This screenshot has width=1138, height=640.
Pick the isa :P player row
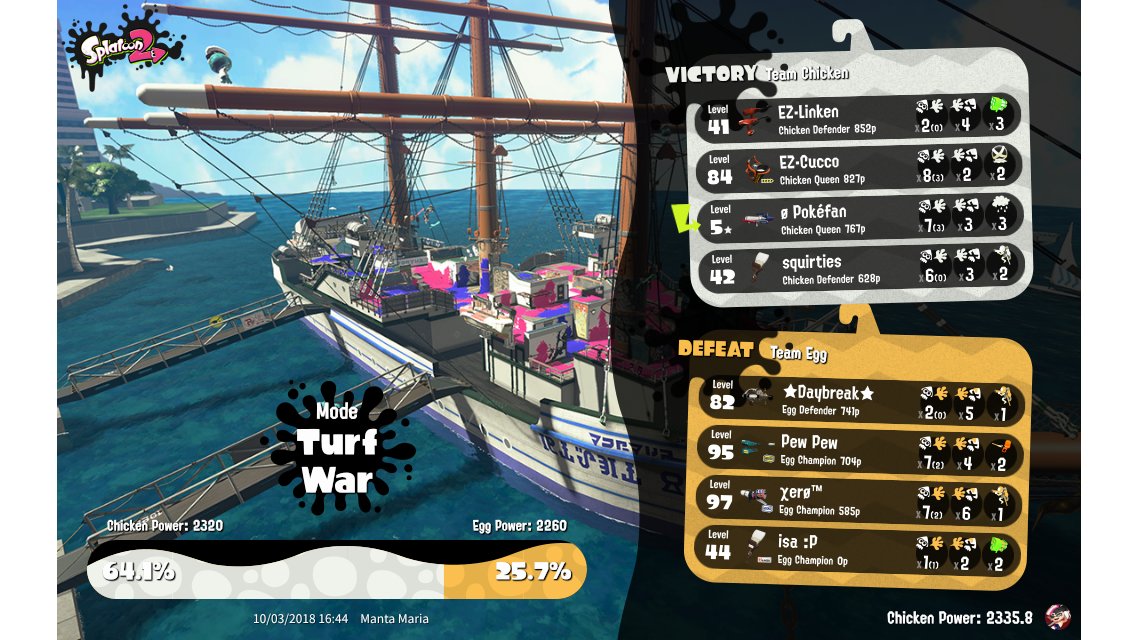857,549
